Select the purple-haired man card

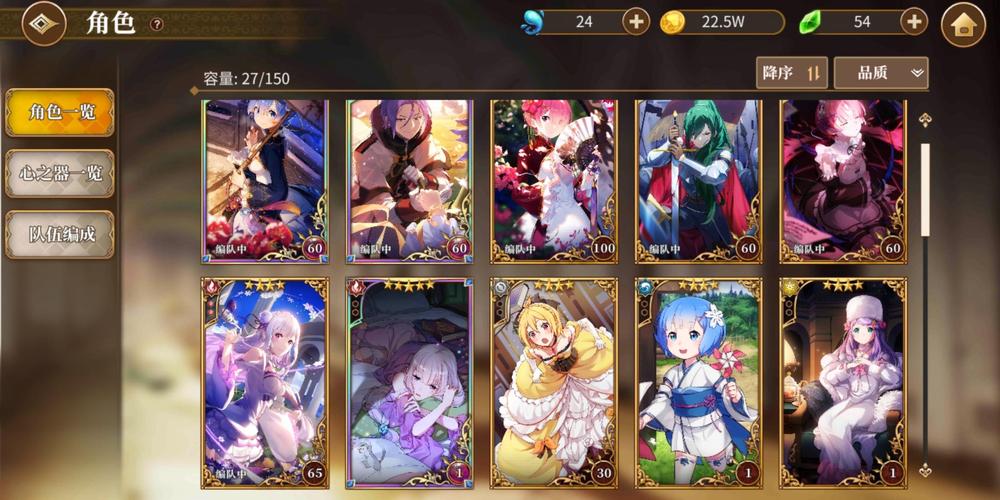409,180
